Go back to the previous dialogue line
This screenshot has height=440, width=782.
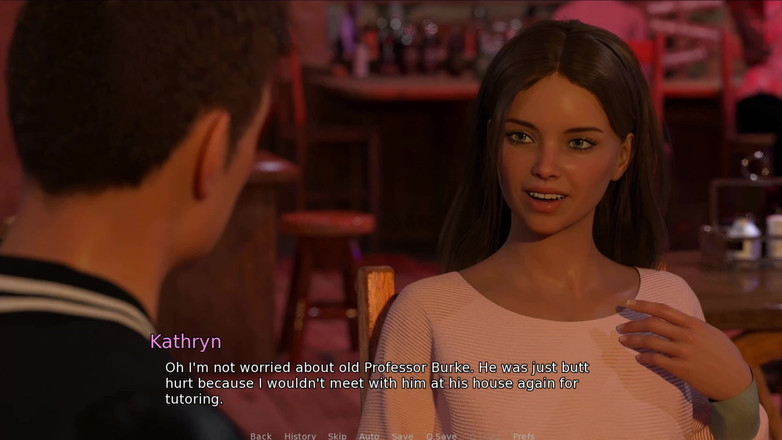coord(261,436)
